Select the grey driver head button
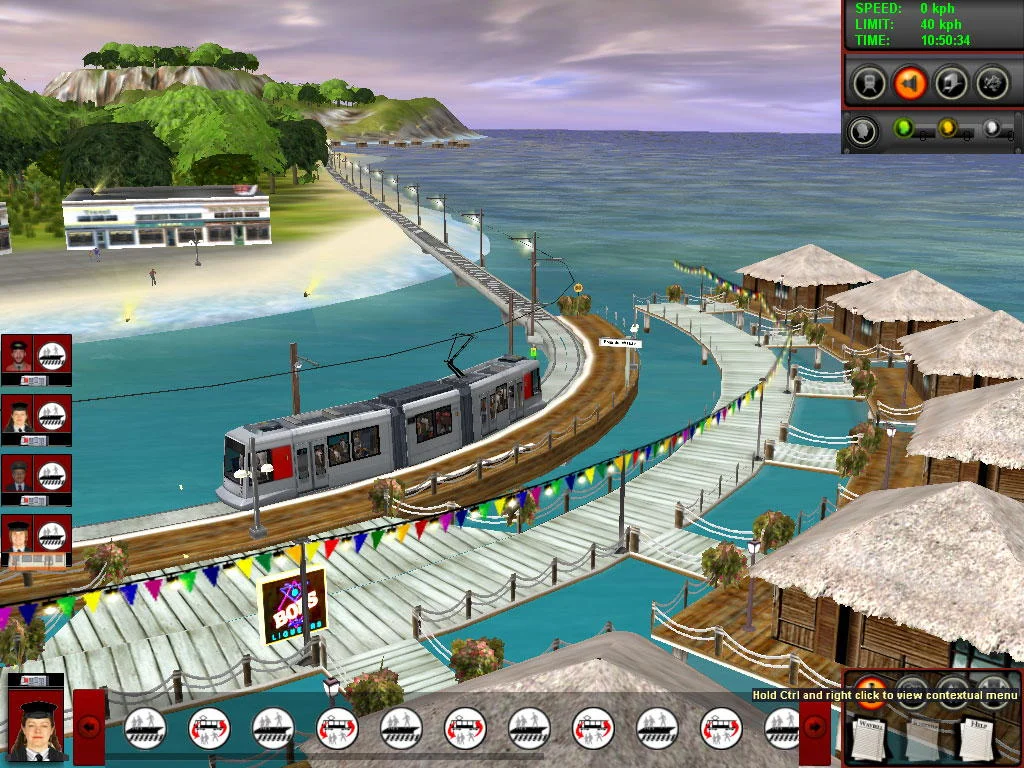Image resolution: width=1024 pixels, height=768 pixels. 863,130
